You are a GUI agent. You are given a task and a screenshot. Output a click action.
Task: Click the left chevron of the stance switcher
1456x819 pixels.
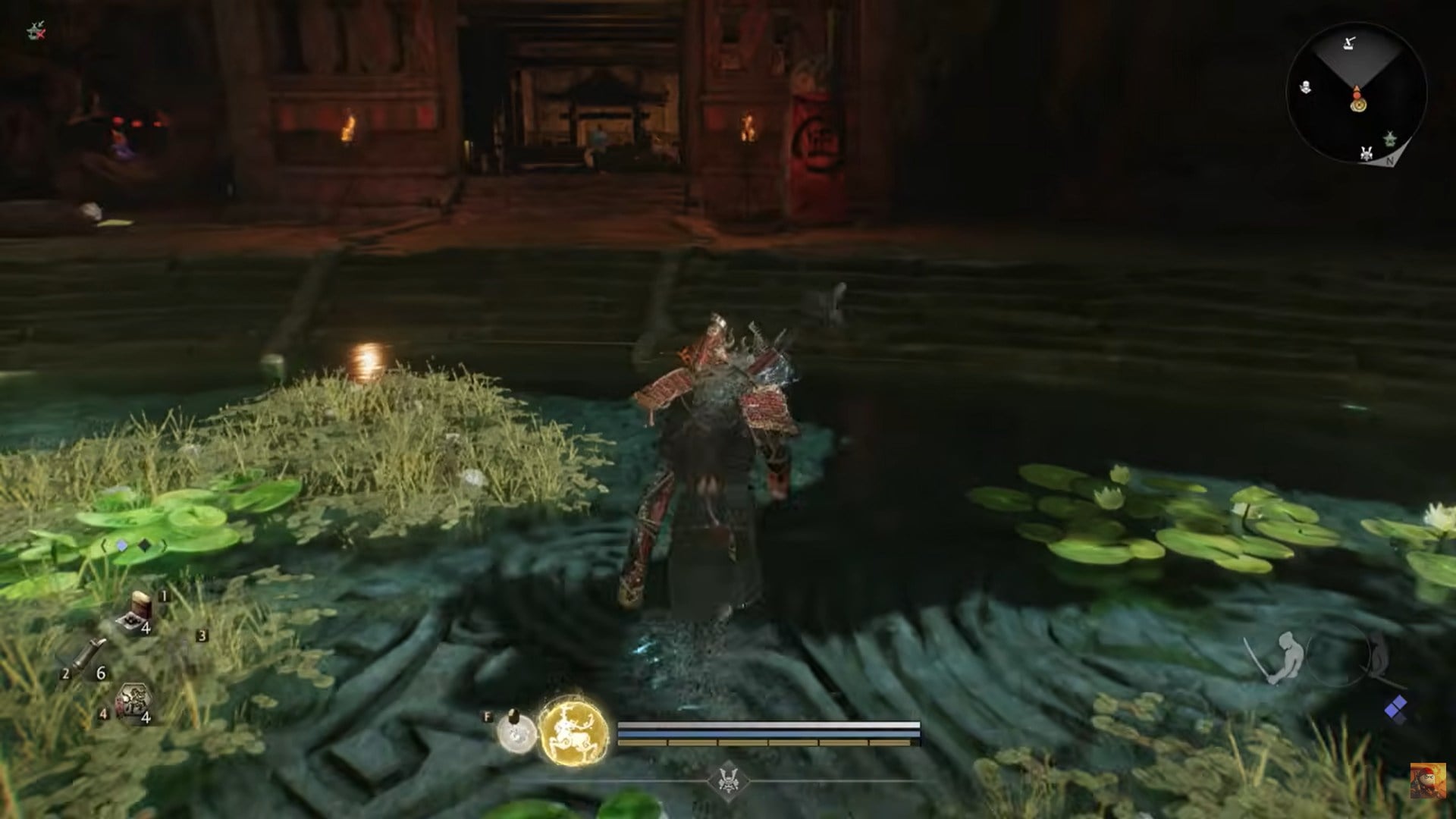point(103,544)
